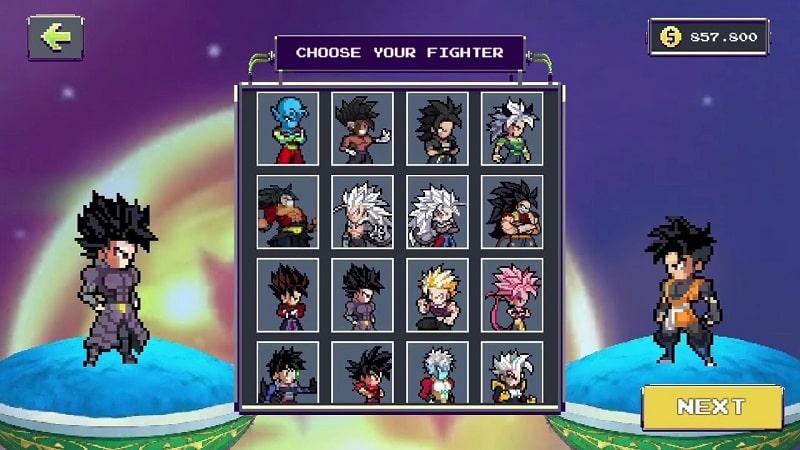The image size is (800, 450).
Task: Pick the brown-haired fighter in red outfit
Action: click(x=288, y=295)
